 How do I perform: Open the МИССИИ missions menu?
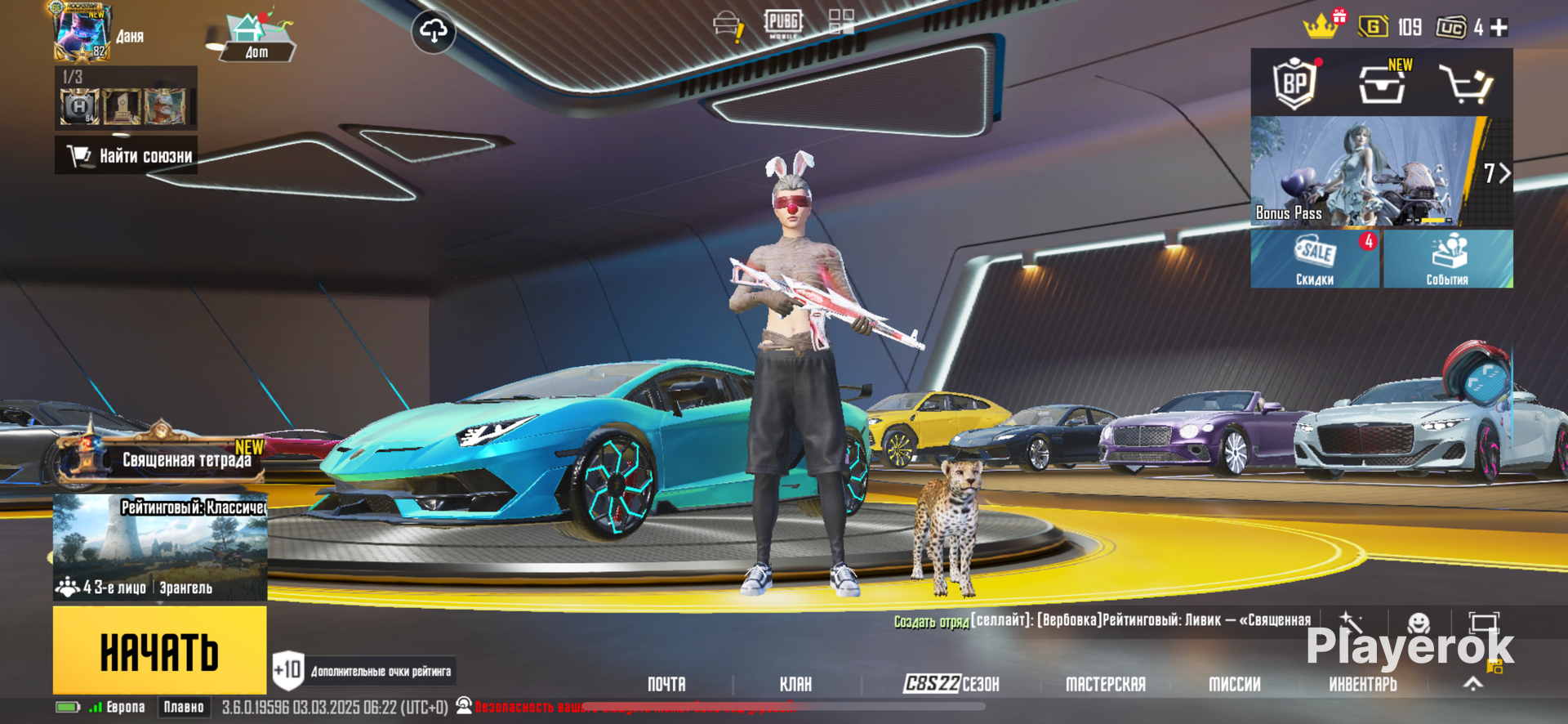coord(1234,684)
